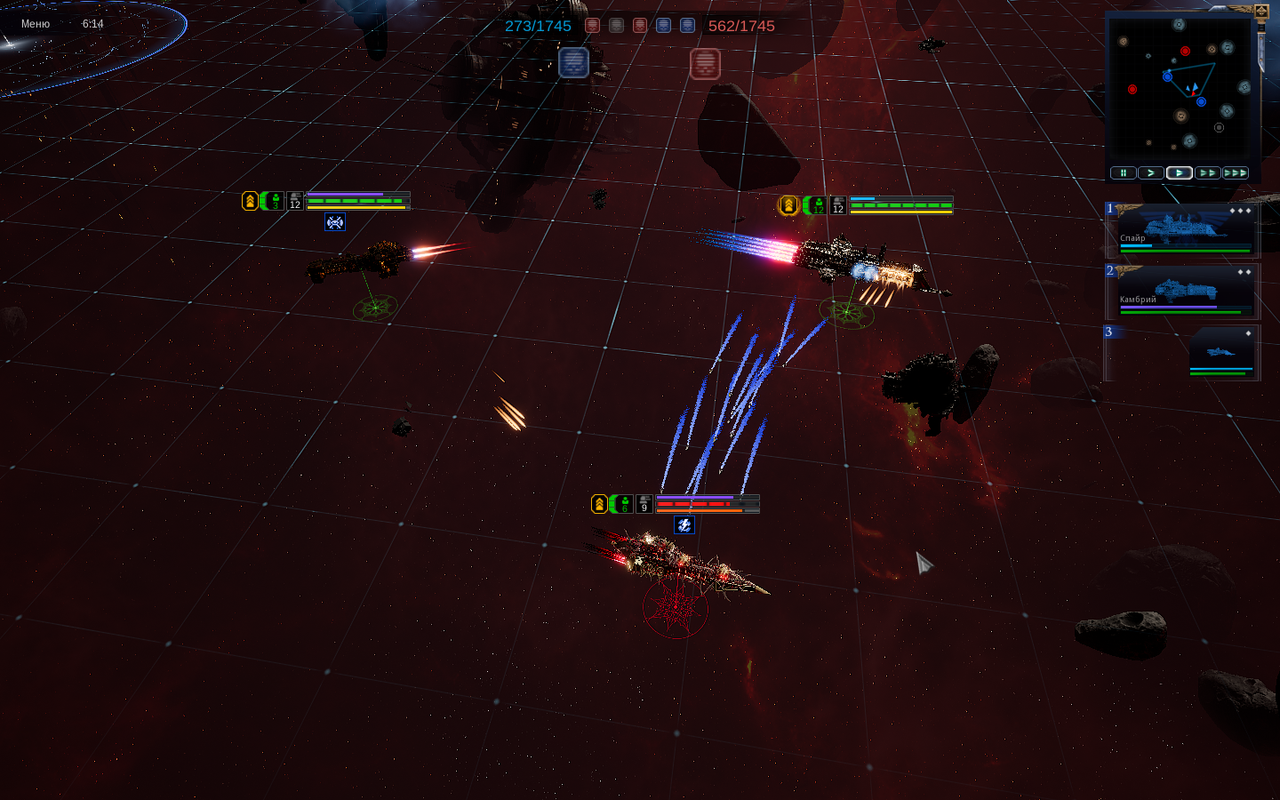This screenshot has height=800, width=1280.
Task: Select the highlighted normal speed play button
Action: 1179,173
